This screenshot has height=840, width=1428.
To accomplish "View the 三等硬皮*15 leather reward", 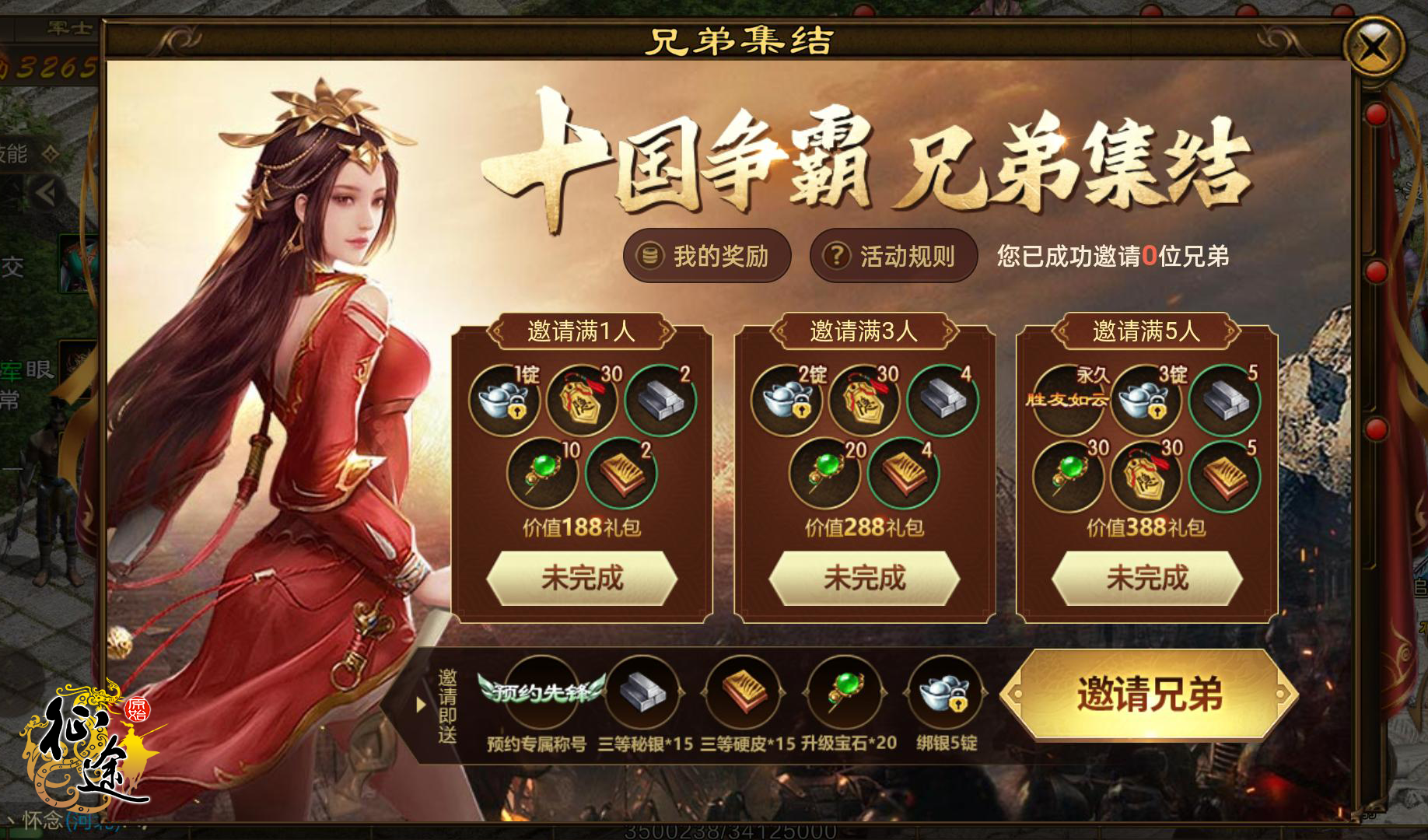I will (744, 691).
